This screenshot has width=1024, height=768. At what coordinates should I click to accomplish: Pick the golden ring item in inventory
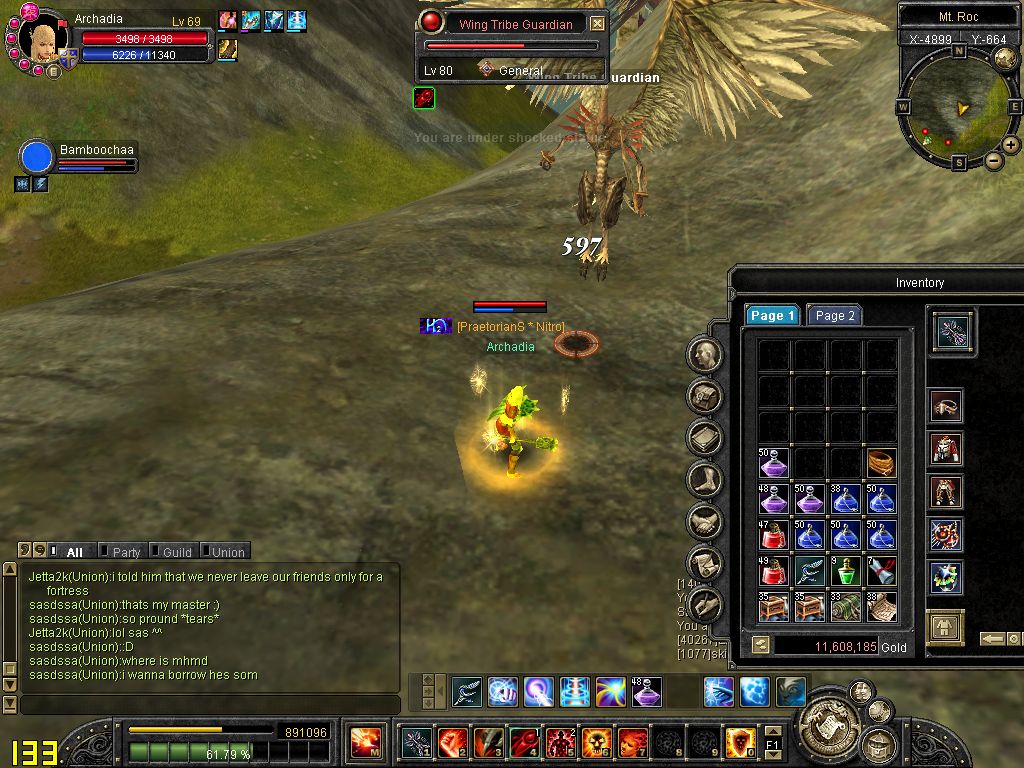pyautogui.click(x=881, y=463)
